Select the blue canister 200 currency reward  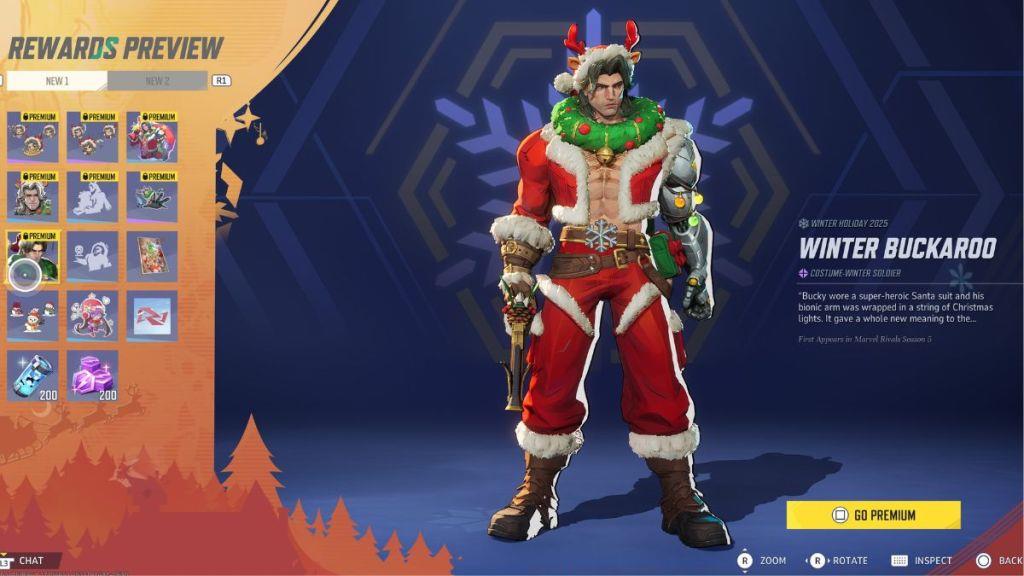pos(33,375)
